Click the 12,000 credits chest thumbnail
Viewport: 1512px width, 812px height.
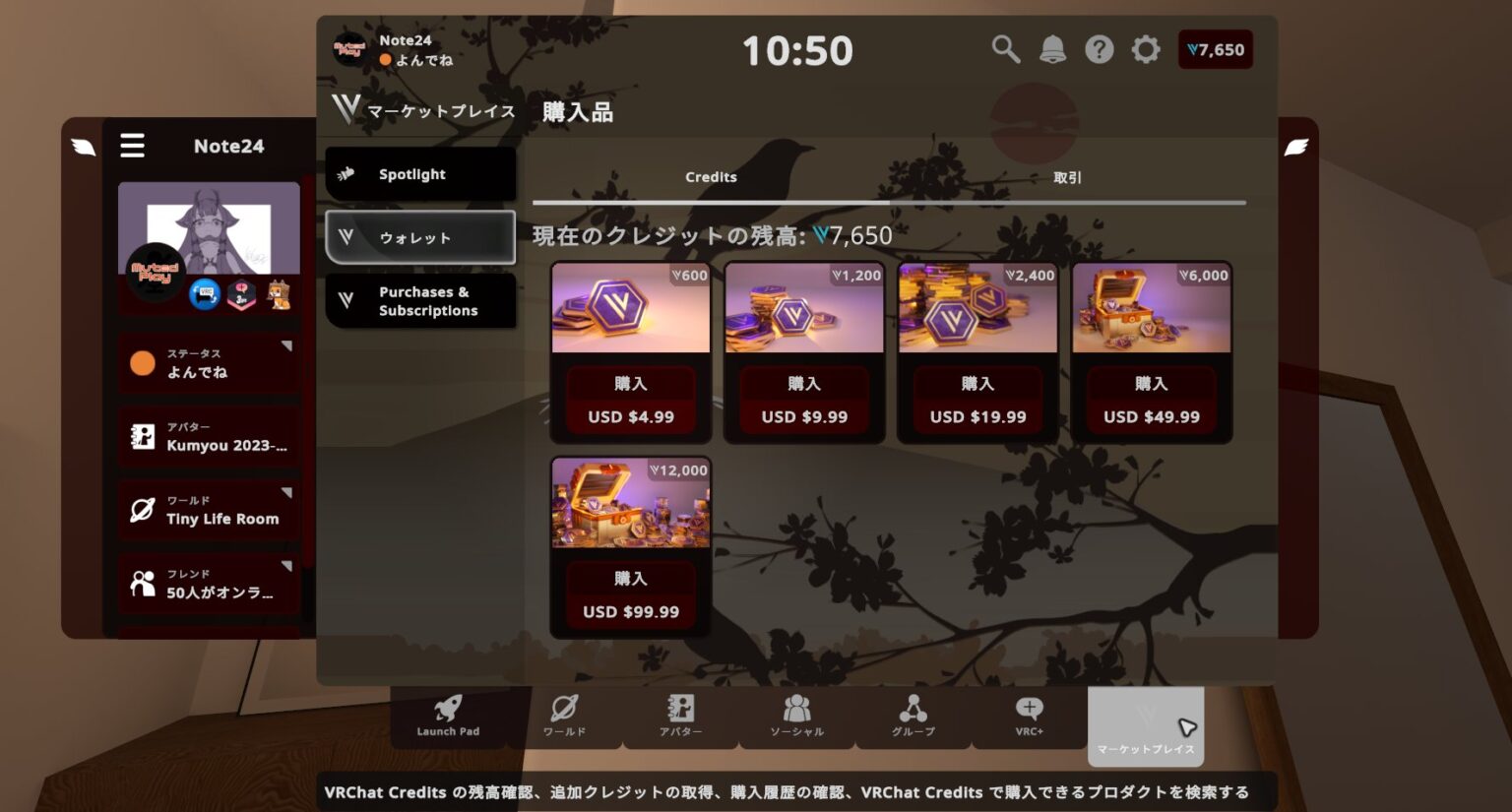[x=630, y=504]
